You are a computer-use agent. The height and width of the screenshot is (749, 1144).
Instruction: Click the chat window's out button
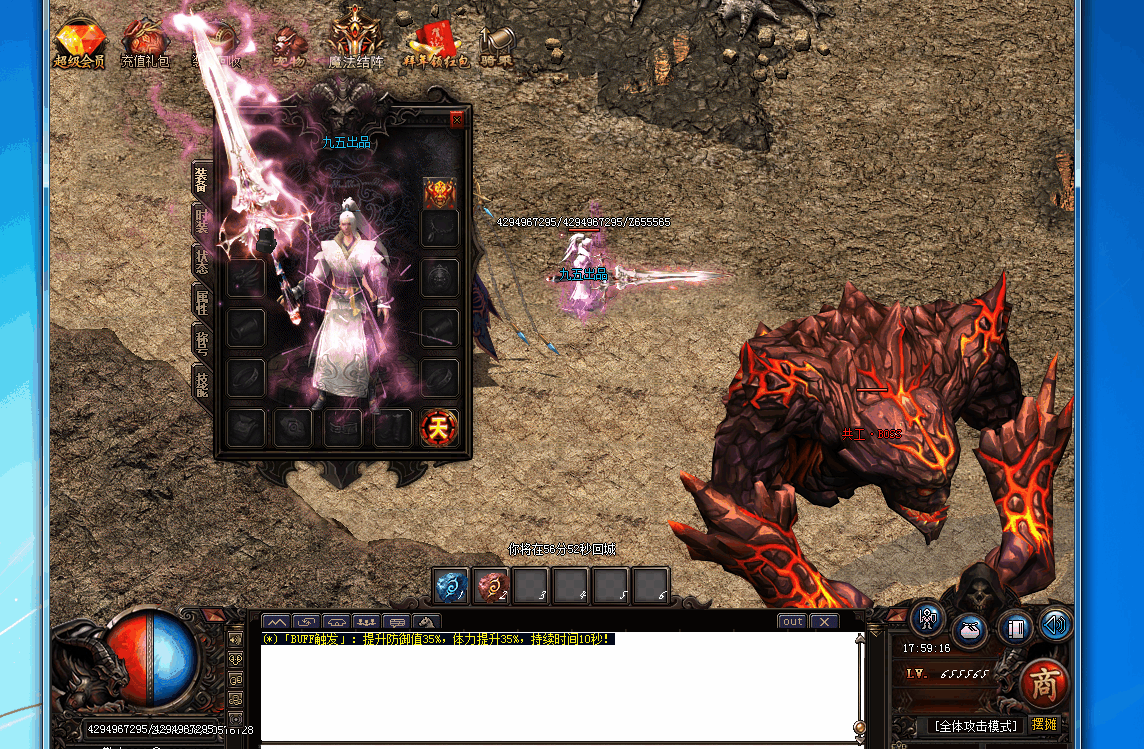pyautogui.click(x=792, y=622)
